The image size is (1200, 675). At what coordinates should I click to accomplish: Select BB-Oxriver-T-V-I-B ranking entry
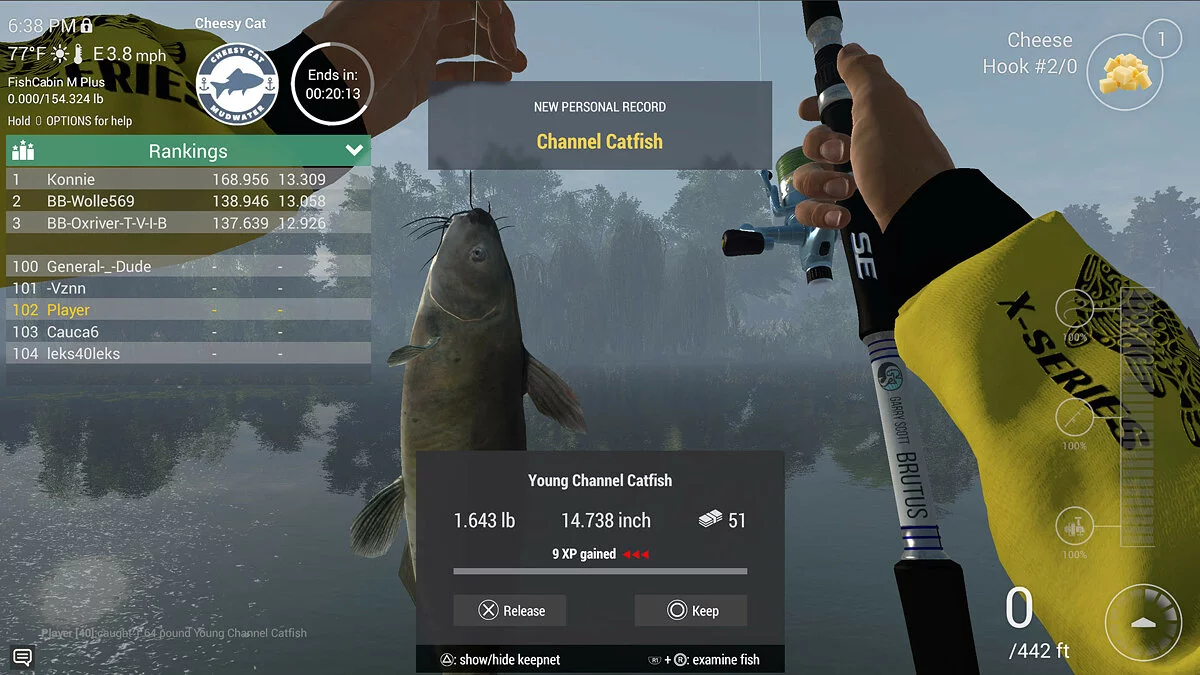click(x=188, y=224)
